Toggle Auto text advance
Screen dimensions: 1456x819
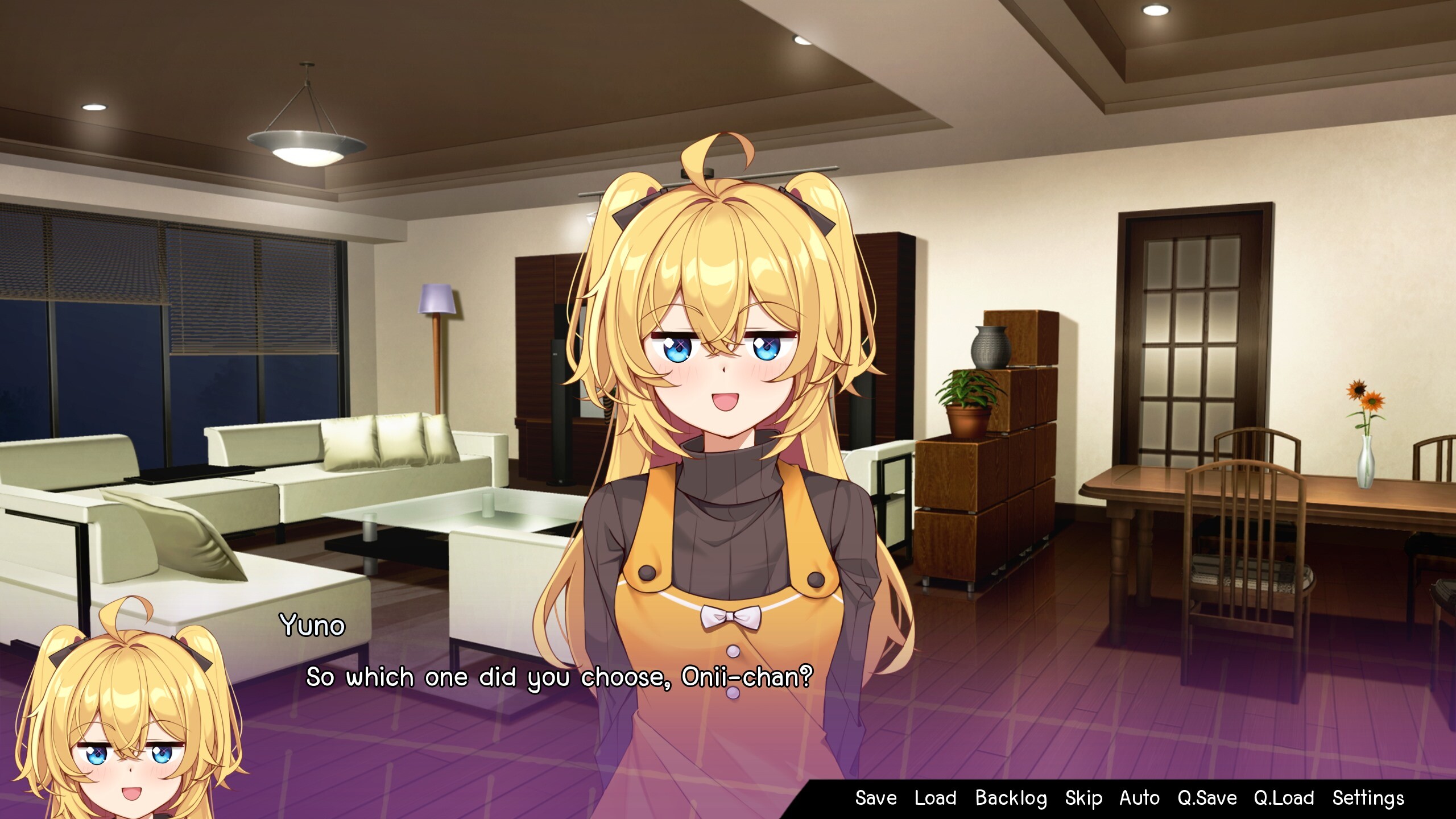[x=1139, y=798]
